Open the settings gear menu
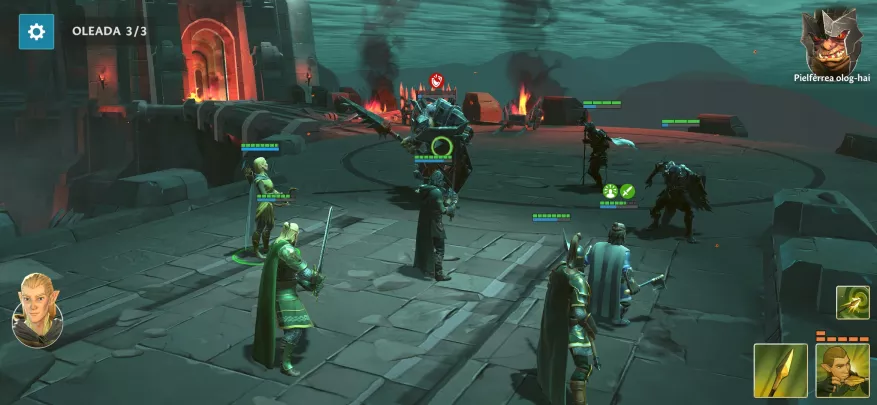Viewport: 877px width, 405px height. click(36, 31)
